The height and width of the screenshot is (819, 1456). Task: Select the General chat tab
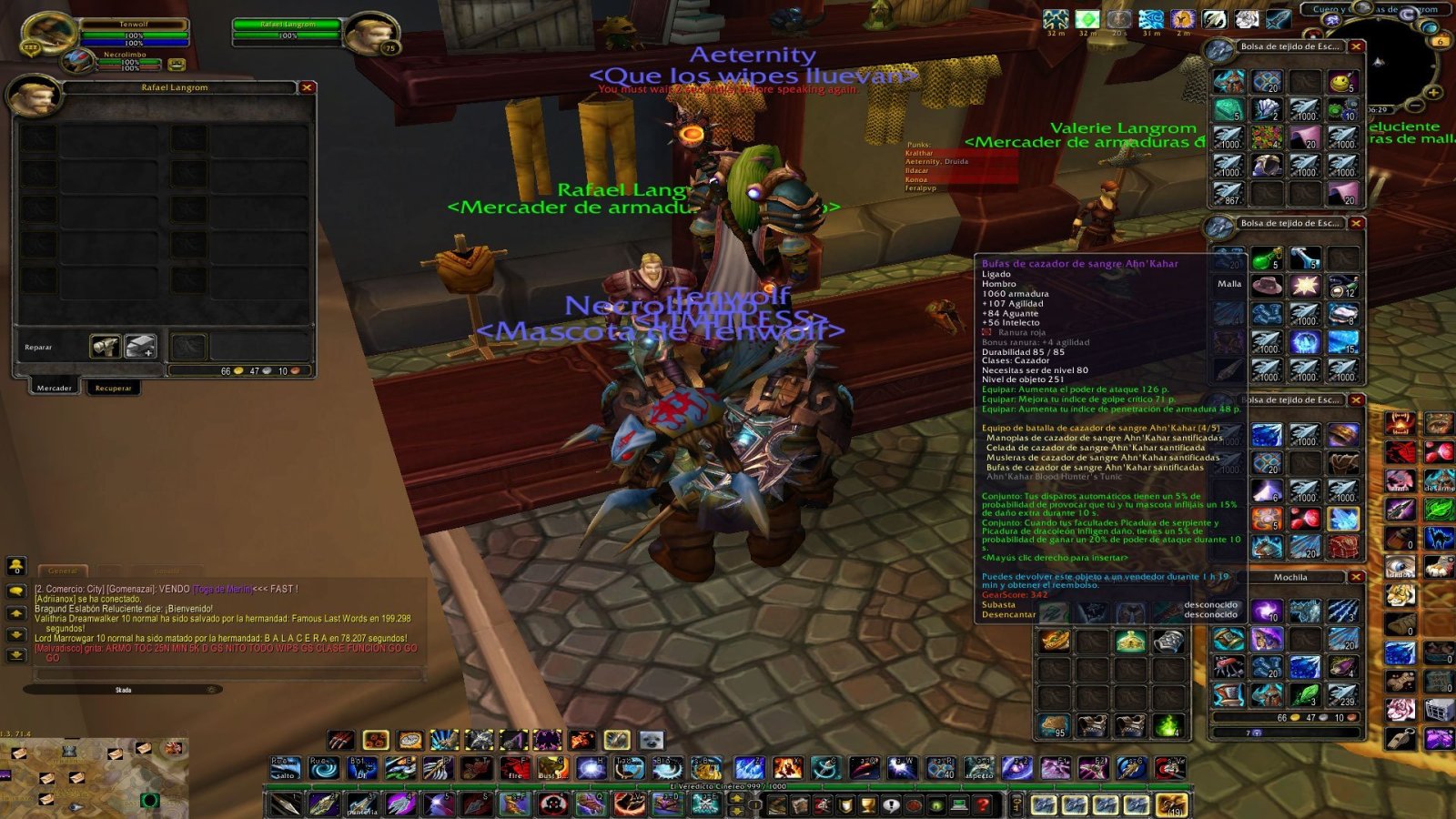[x=63, y=571]
